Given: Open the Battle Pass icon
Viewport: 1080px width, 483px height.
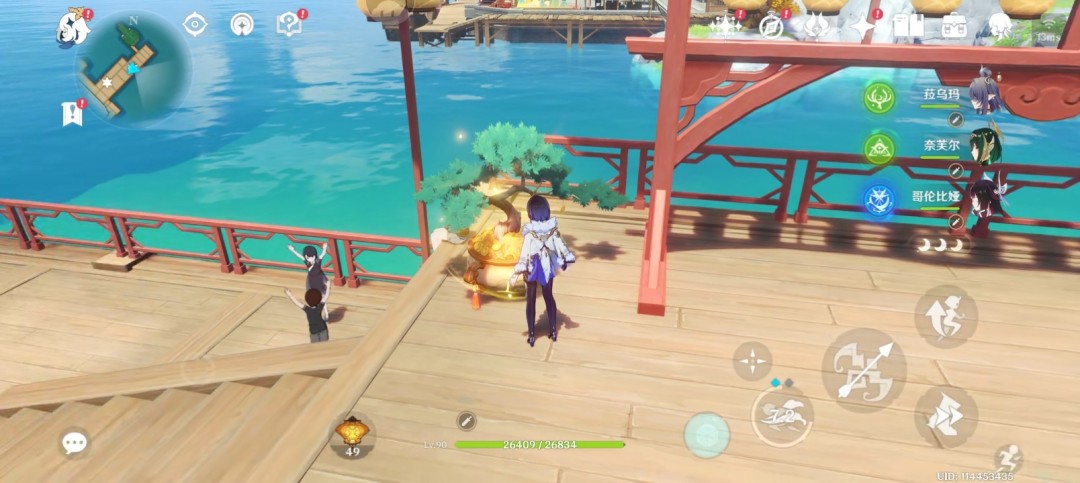Looking at the screenshot, I should point(817,26).
